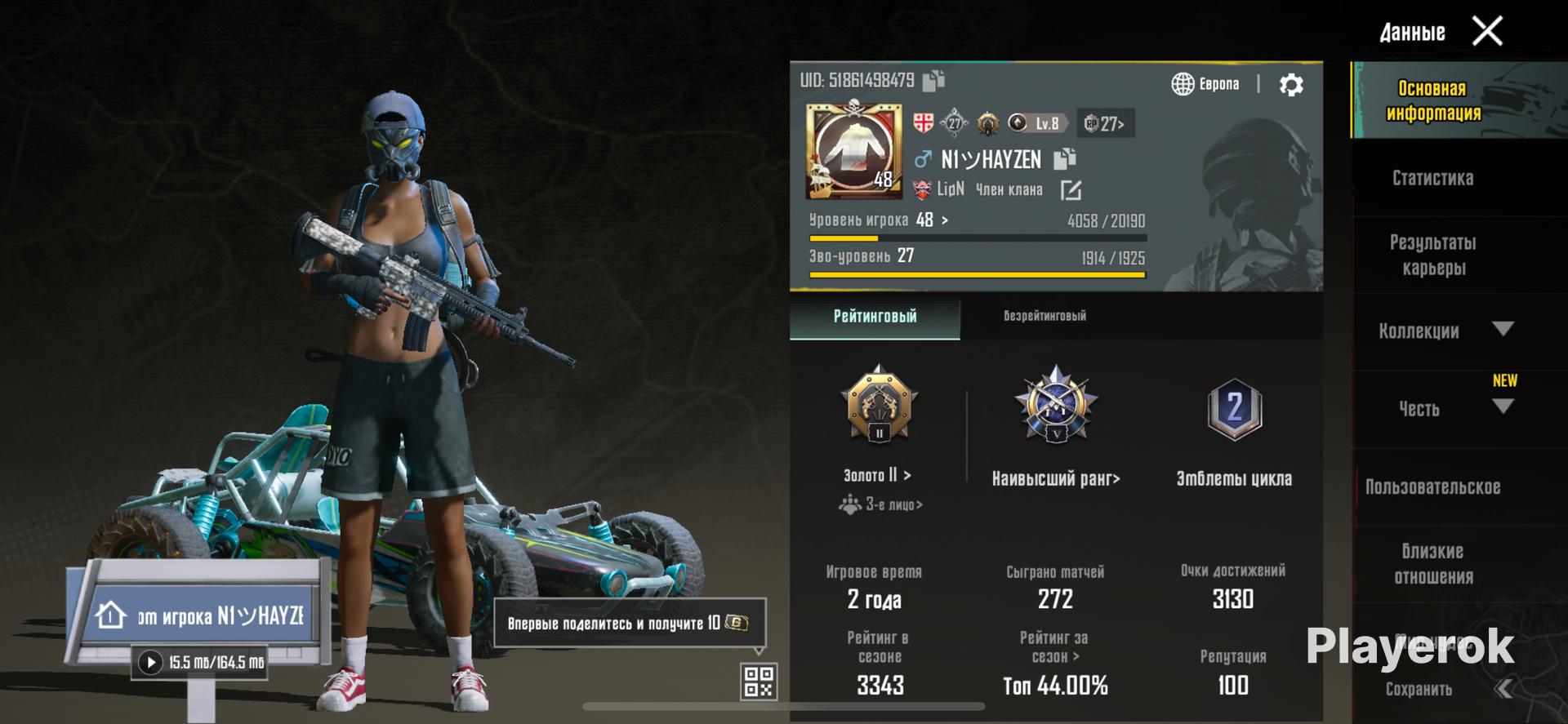
Task: Click the Сохранить button
Action: 1419,690
